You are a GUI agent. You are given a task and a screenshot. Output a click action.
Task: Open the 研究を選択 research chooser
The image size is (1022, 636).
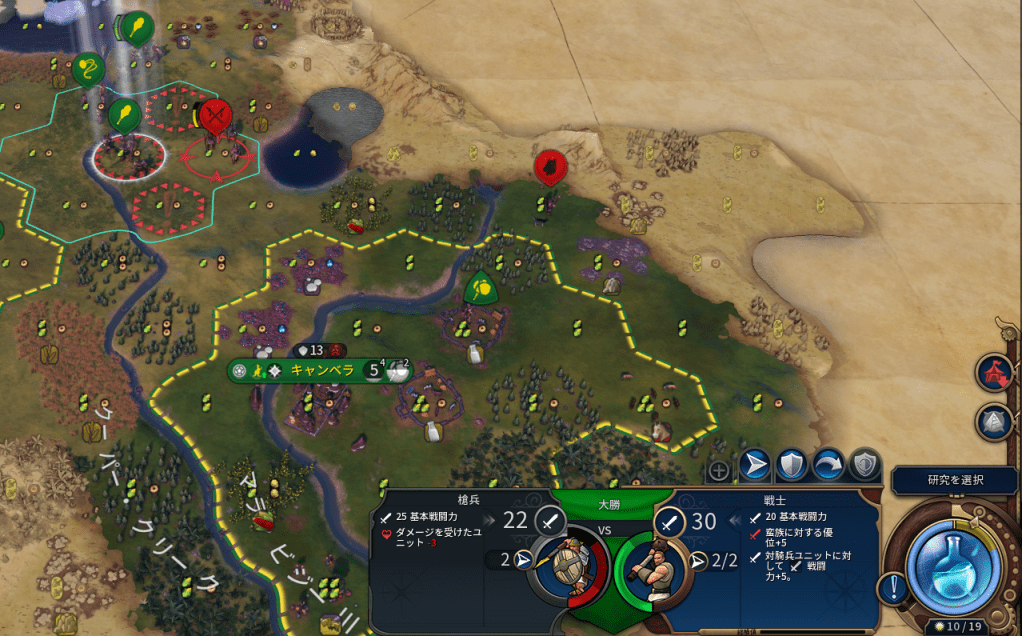coord(955,480)
